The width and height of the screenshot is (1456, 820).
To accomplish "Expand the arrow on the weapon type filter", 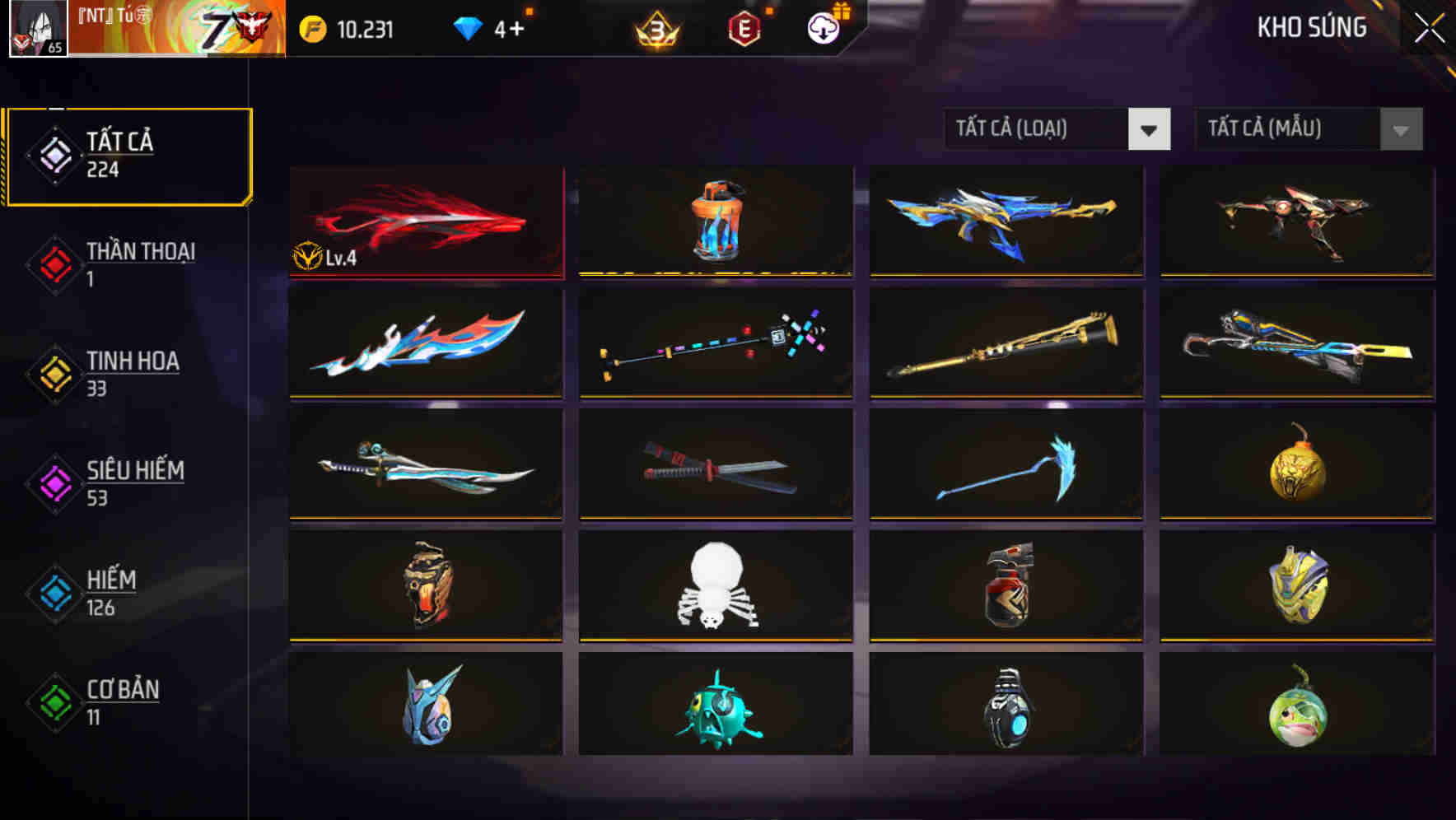I will 1150,129.
